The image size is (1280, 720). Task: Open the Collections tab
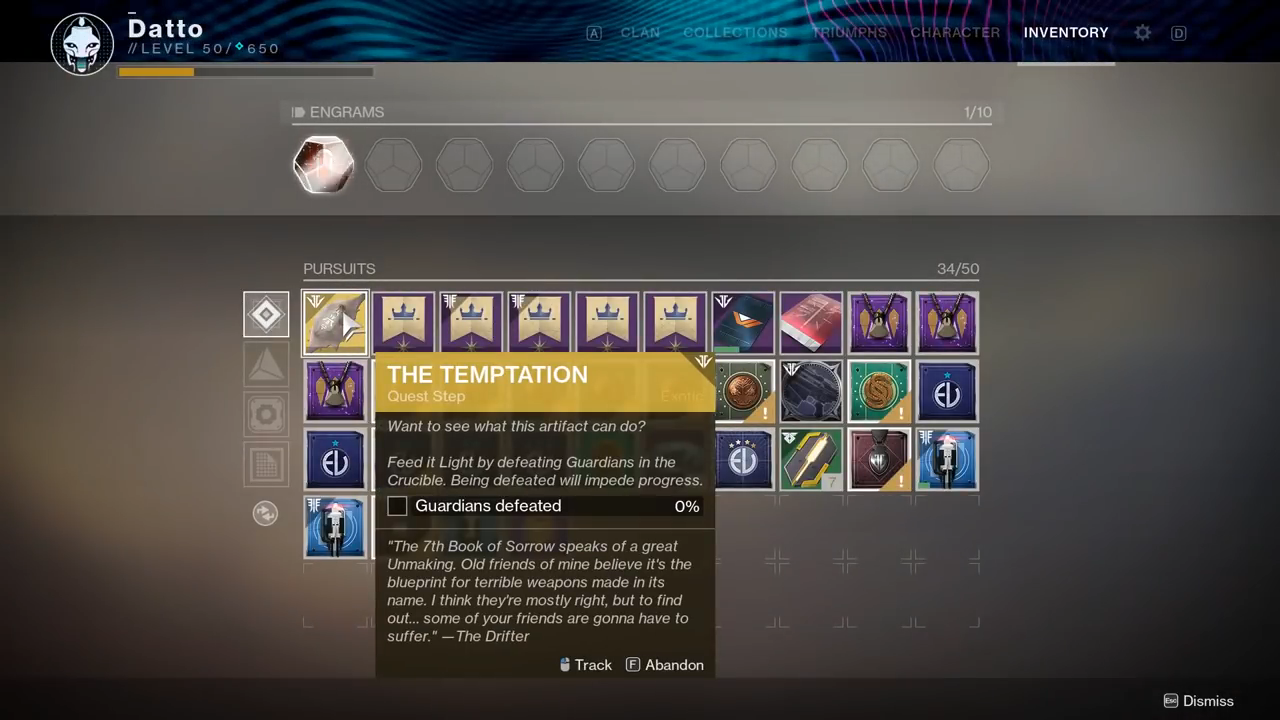(735, 33)
